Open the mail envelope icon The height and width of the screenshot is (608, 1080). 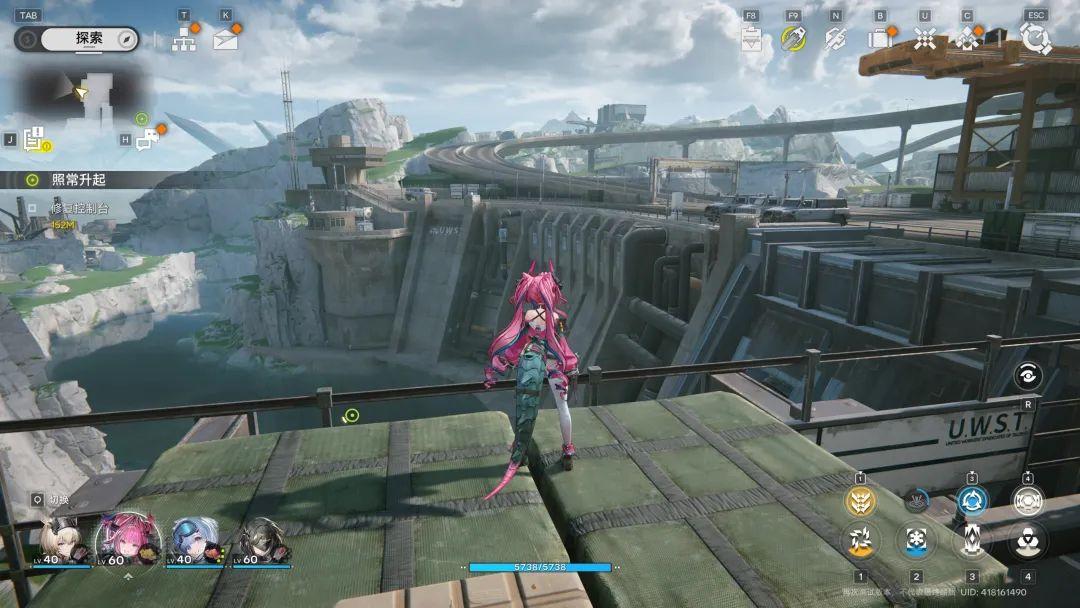coord(226,39)
